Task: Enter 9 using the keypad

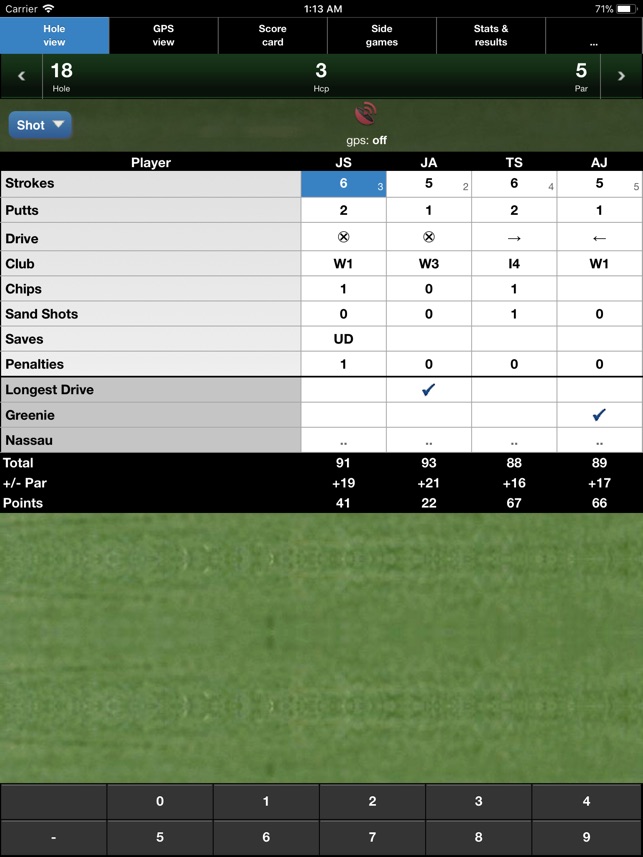Action: (586, 837)
